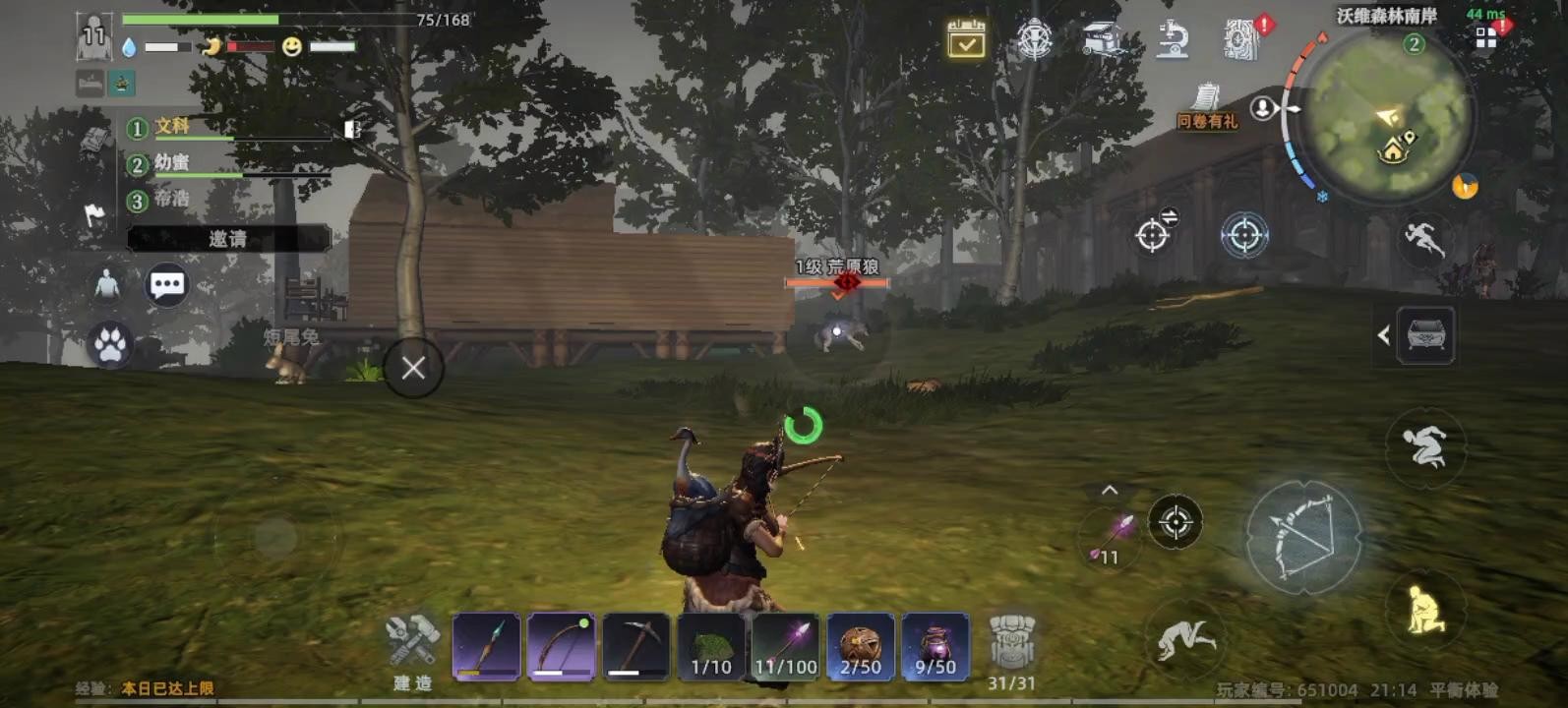Toggle the sprint running icon
The height and width of the screenshot is (708, 1568).
point(1423,238)
